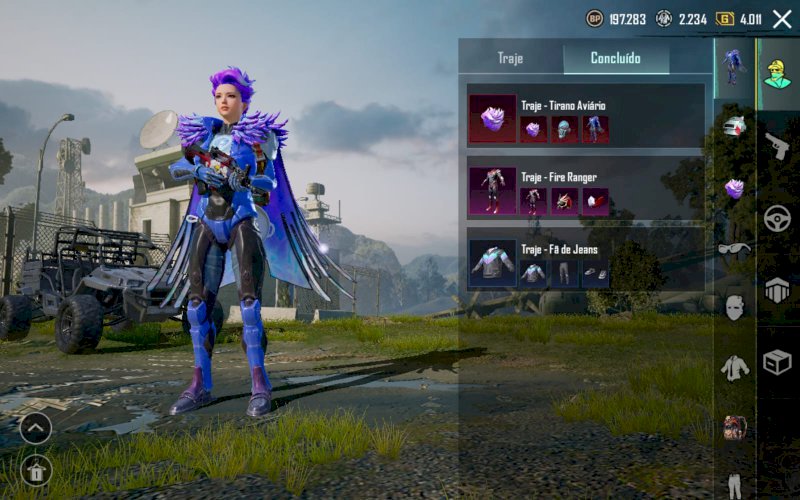Open the purple hair subcategory
800x500 pixels.
pos(735,188)
